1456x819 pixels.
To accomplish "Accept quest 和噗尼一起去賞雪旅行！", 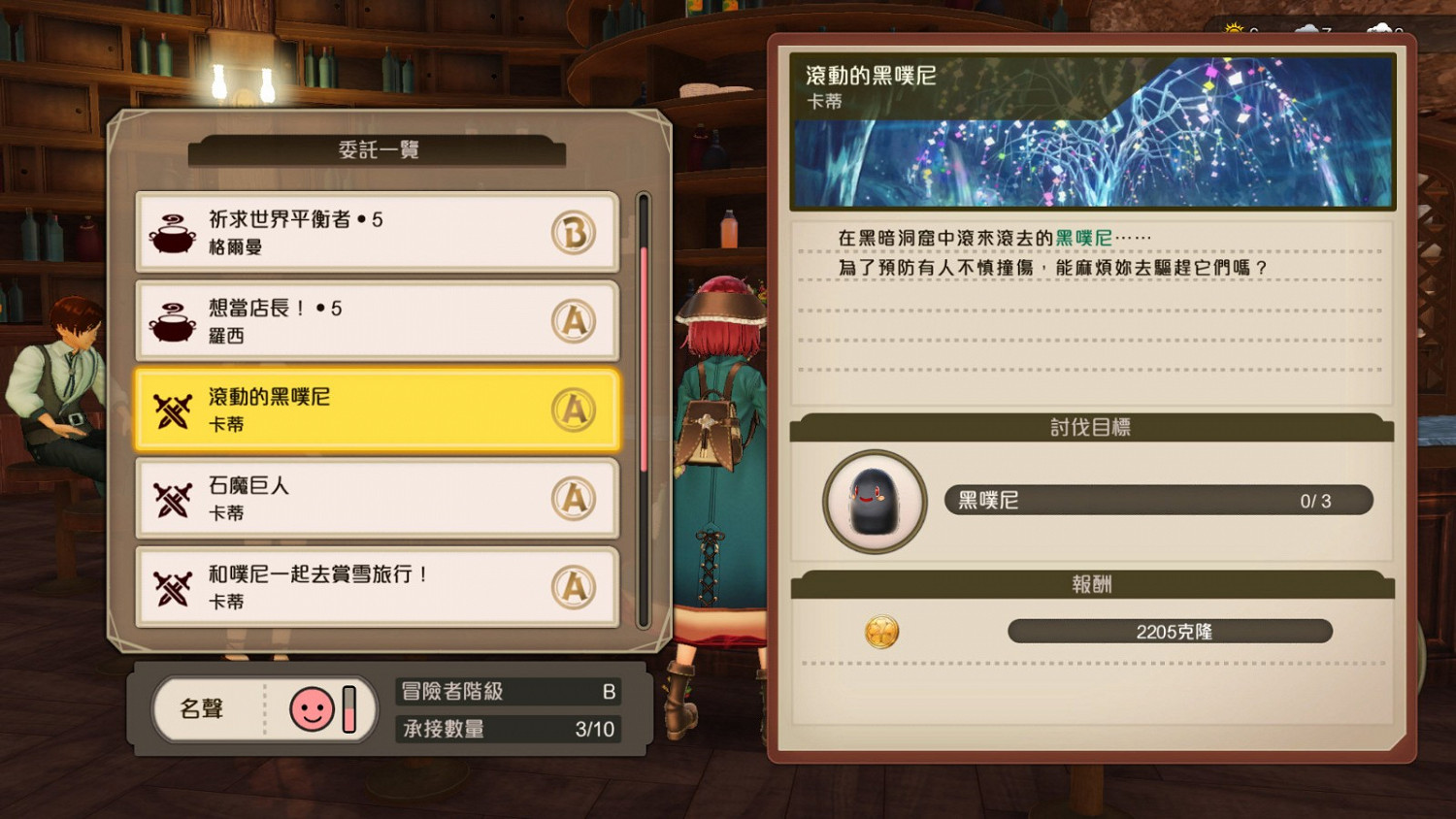I will click(x=379, y=586).
